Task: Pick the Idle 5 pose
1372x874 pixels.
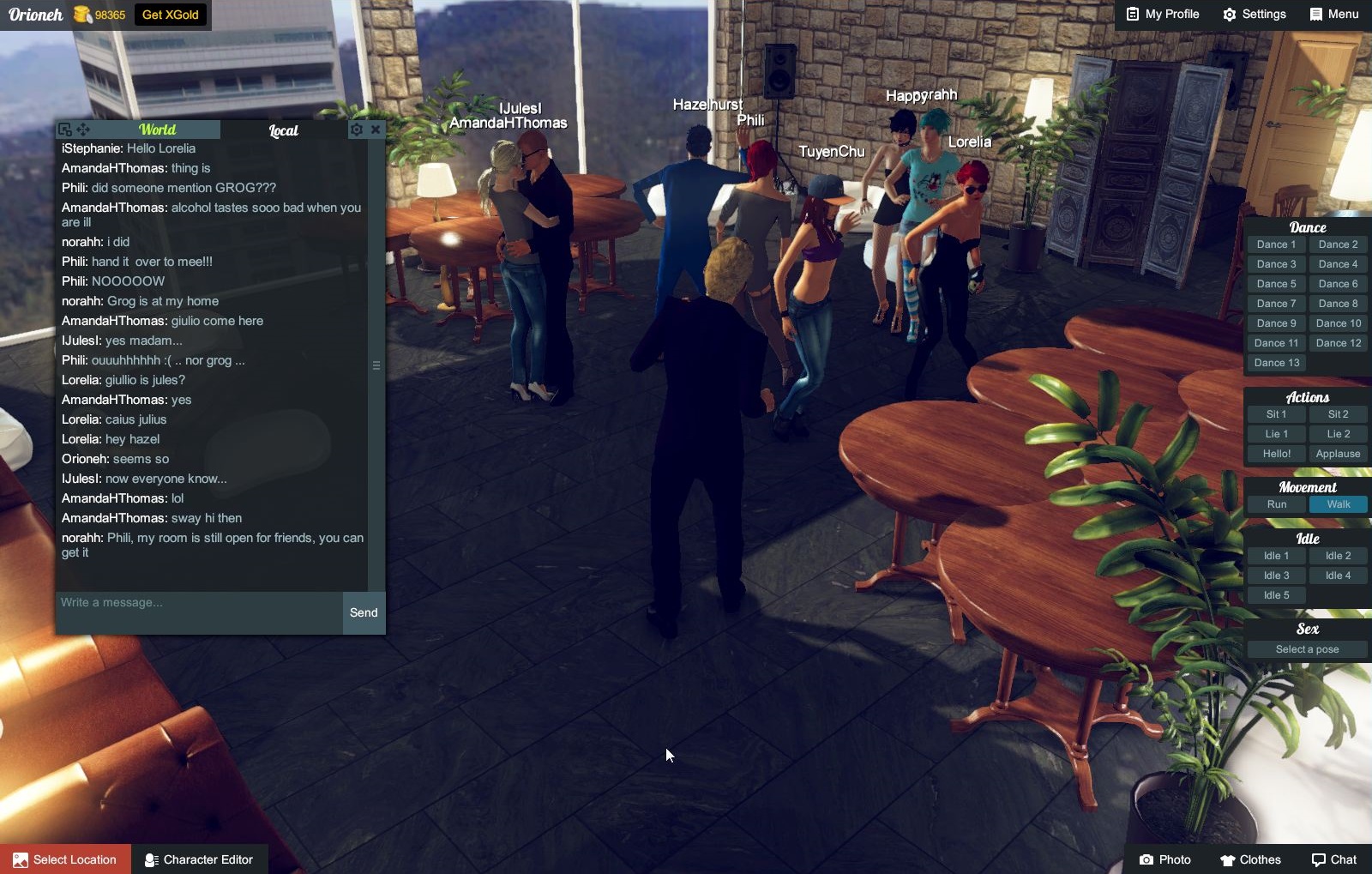Action: click(1276, 595)
